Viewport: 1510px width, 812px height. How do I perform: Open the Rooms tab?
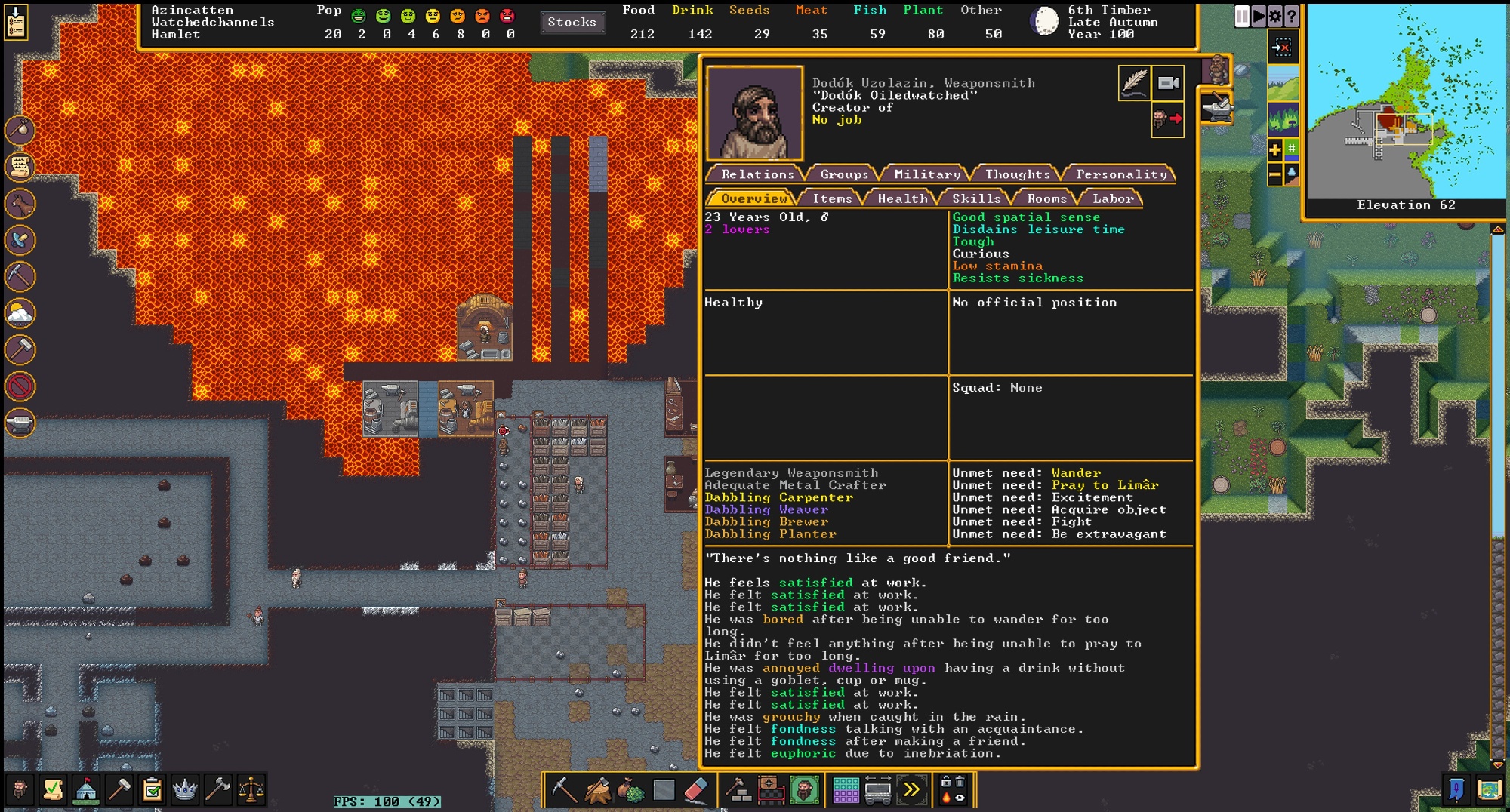click(1046, 198)
